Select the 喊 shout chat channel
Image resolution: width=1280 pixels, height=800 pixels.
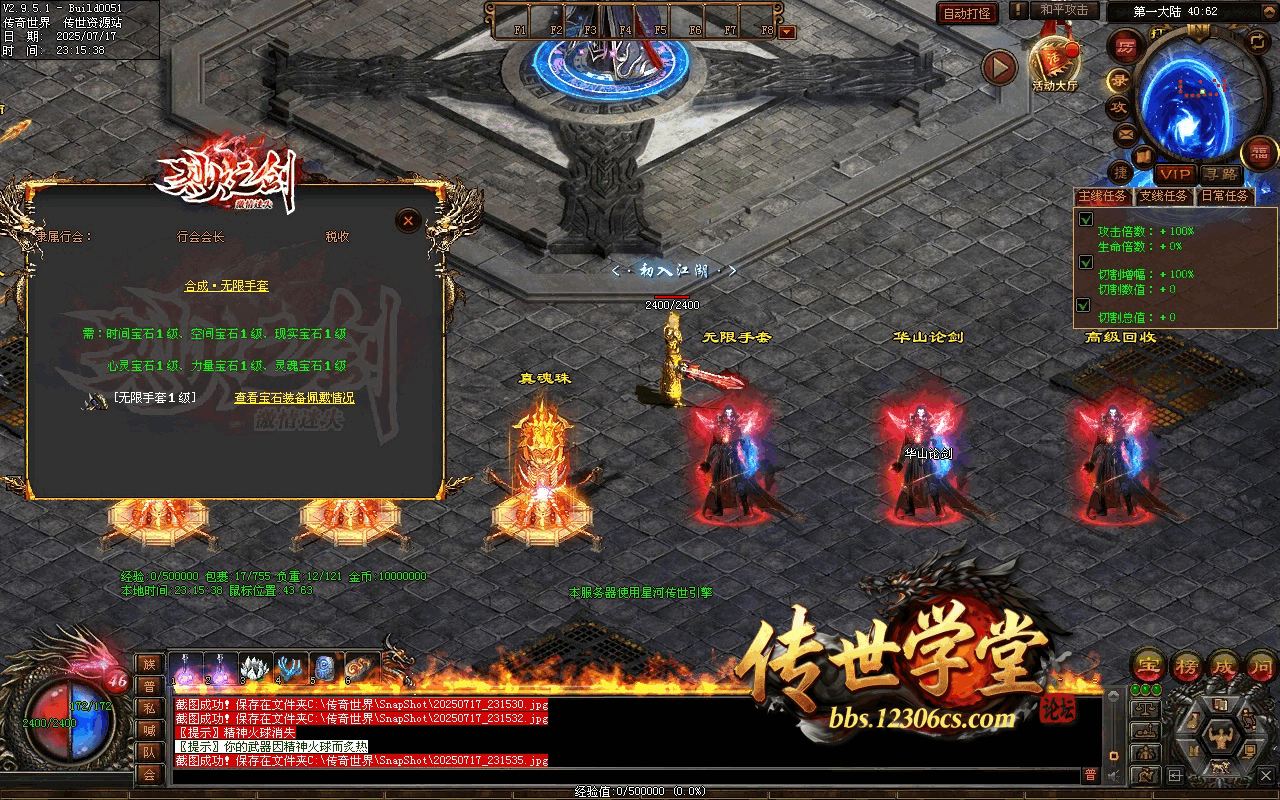149,729
